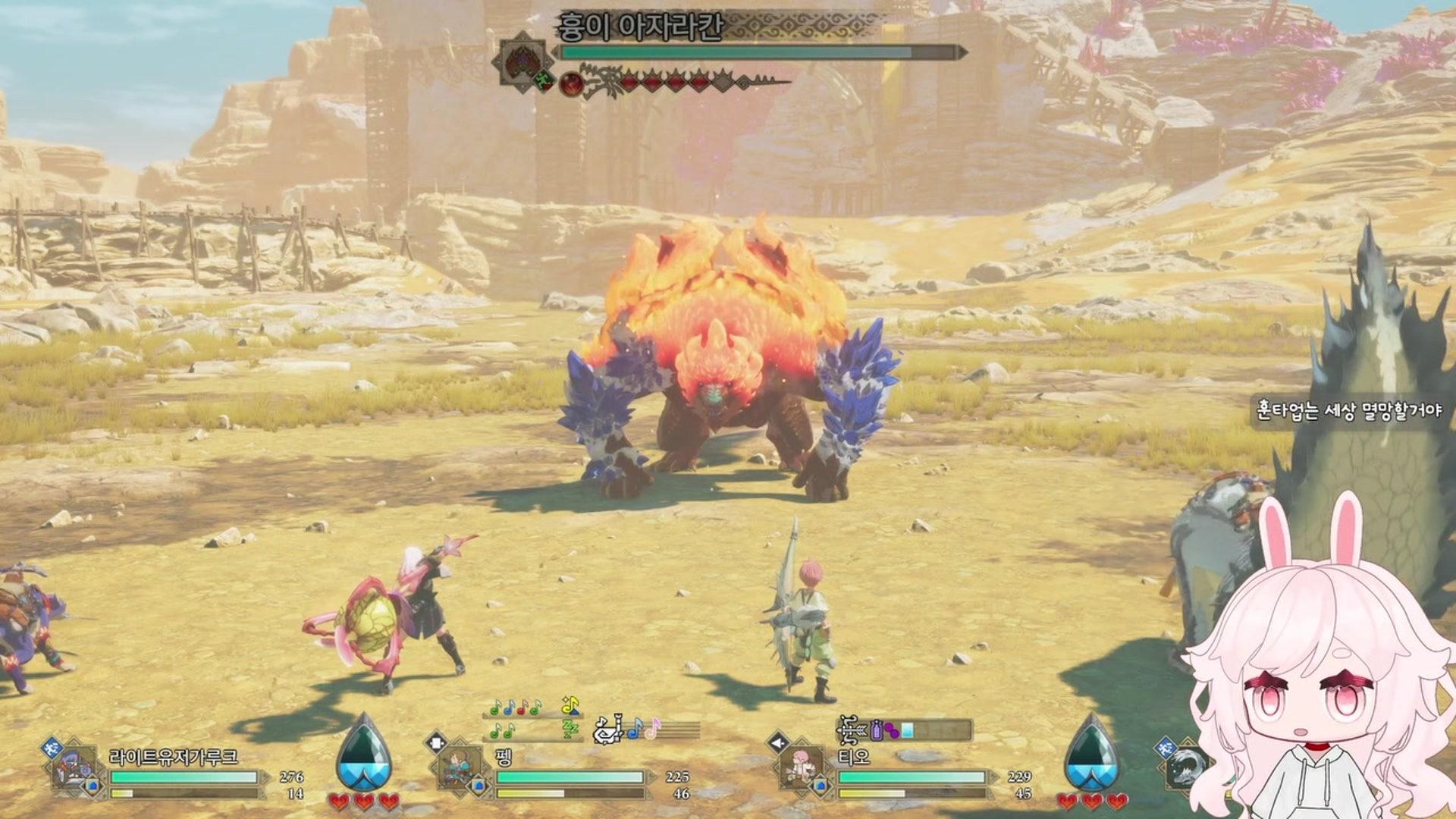Select the 티오 character portrait
1456x819 pixels.
click(802, 767)
